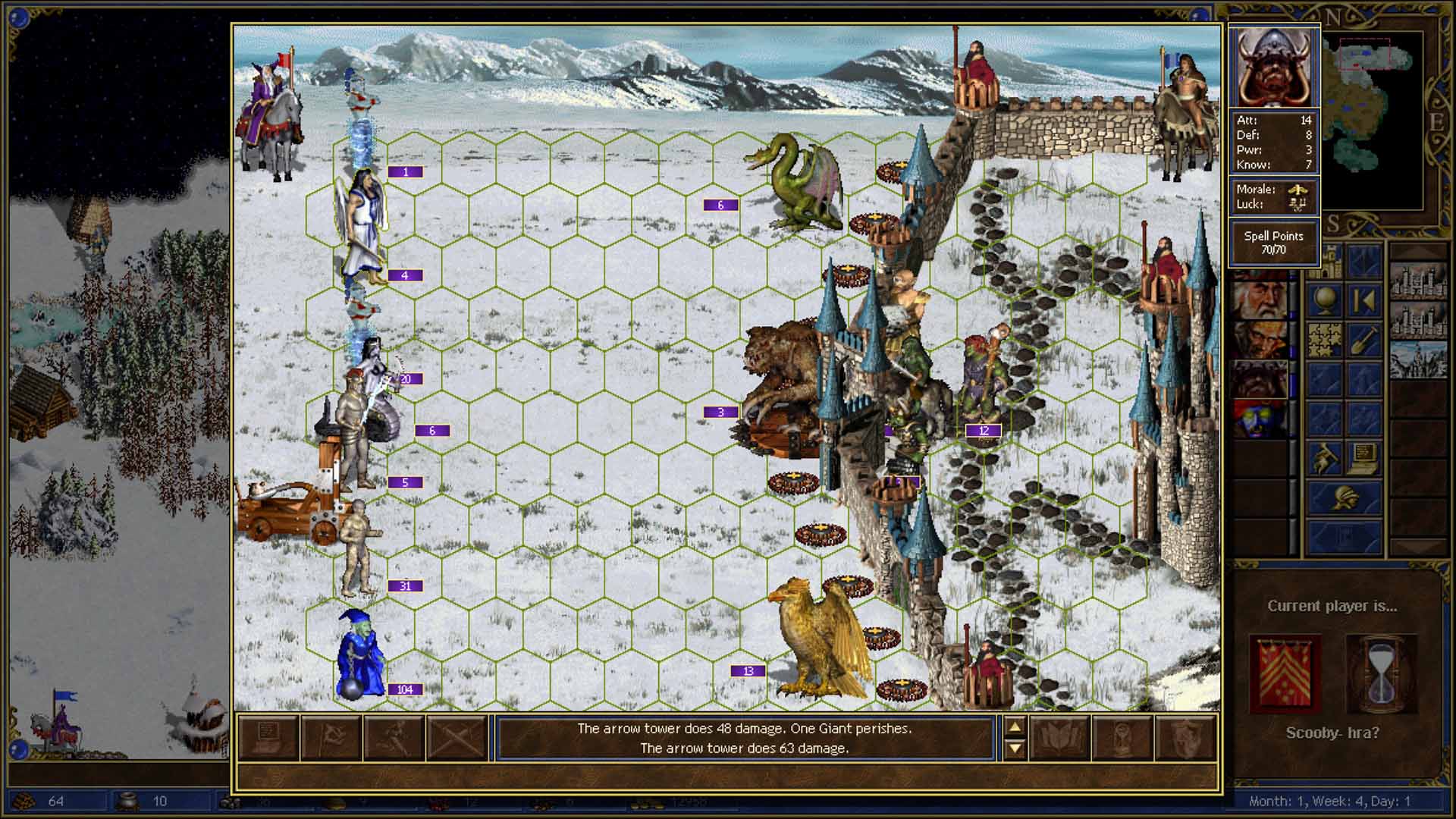Image resolution: width=1456 pixels, height=819 pixels.
Task: Open combat system options button
Action: coord(268,737)
